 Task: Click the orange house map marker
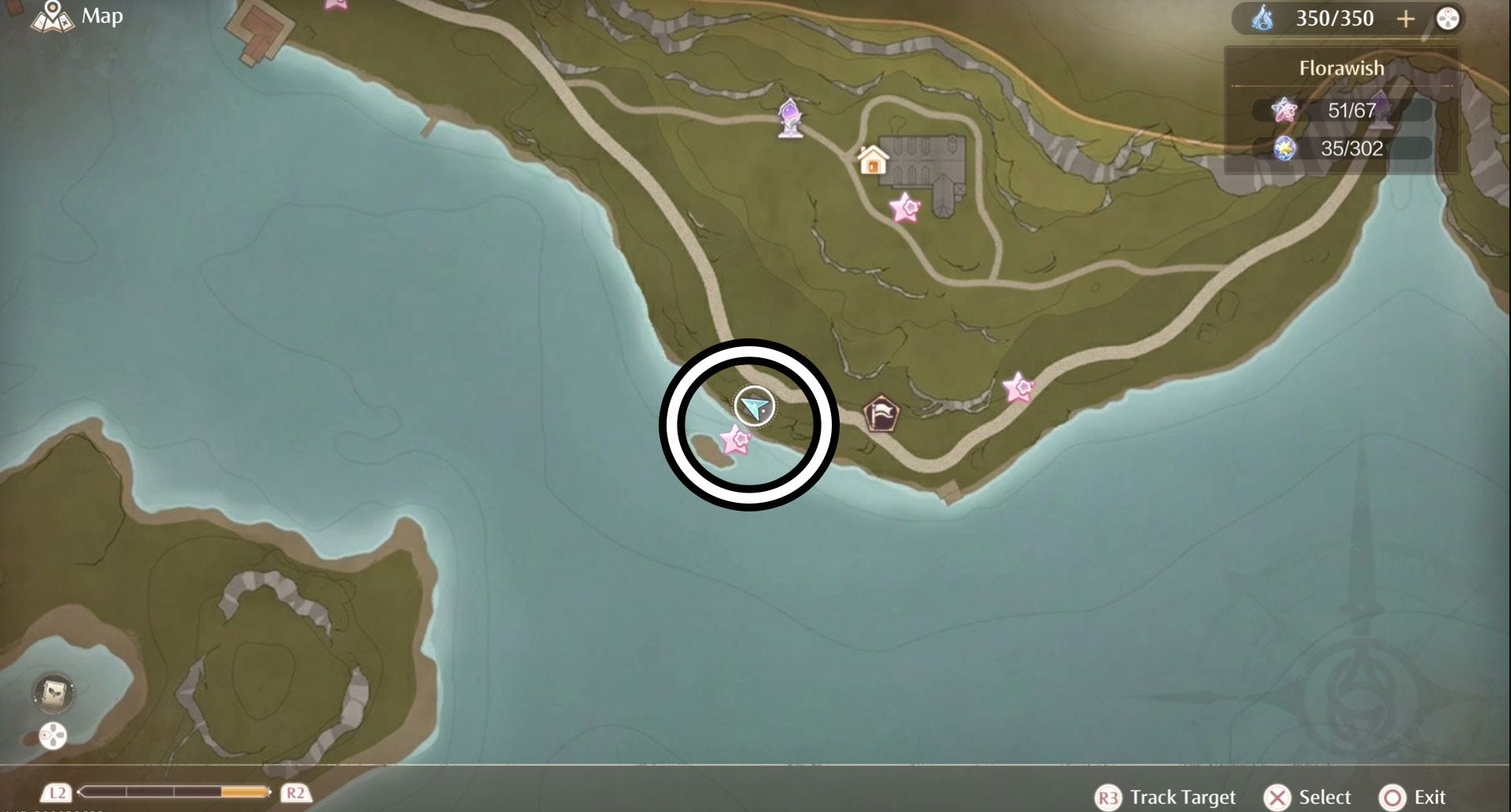(872, 161)
